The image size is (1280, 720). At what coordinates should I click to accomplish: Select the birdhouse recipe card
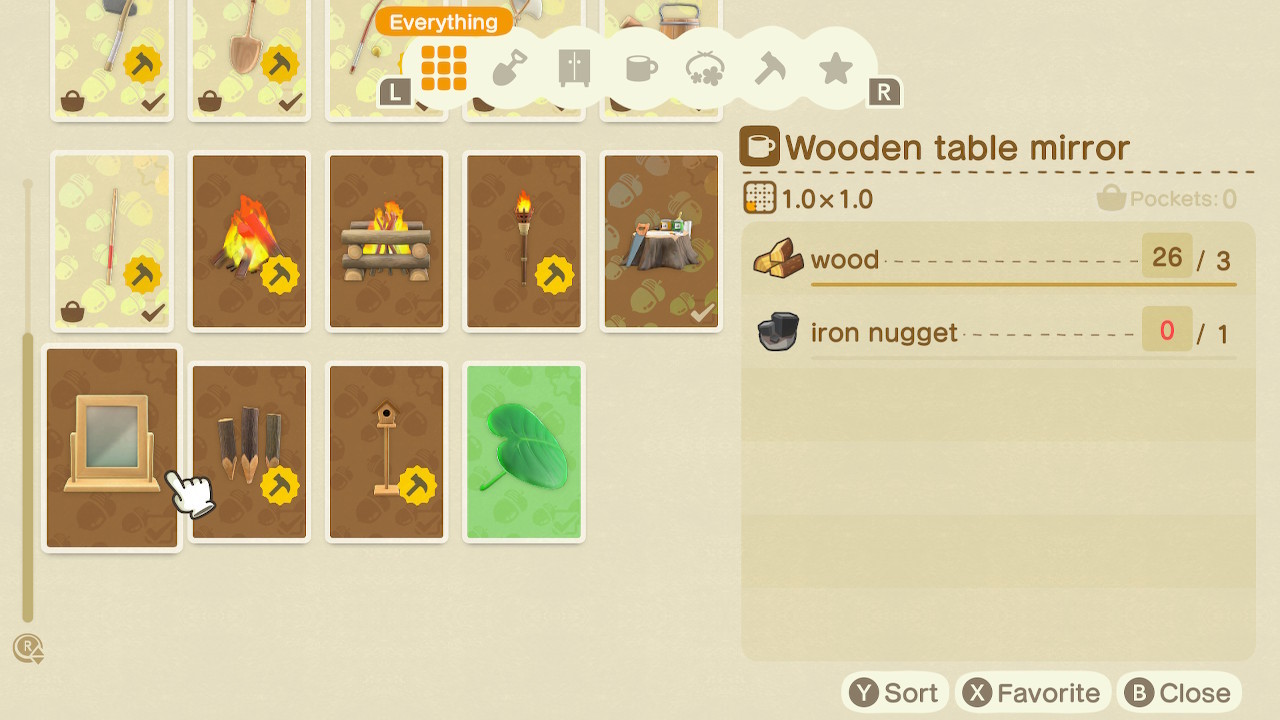[x=386, y=451]
